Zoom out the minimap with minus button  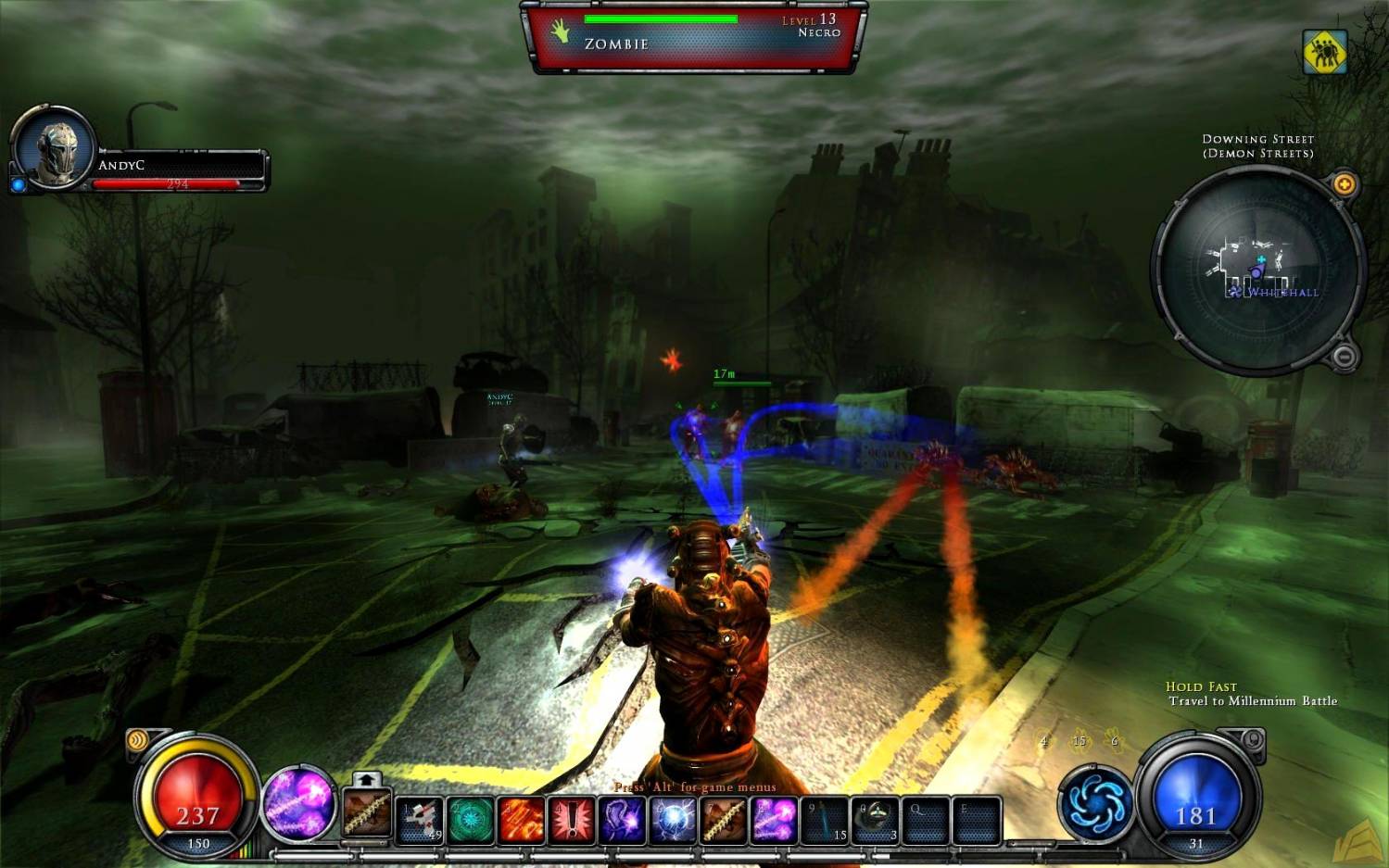(x=1344, y=356)
